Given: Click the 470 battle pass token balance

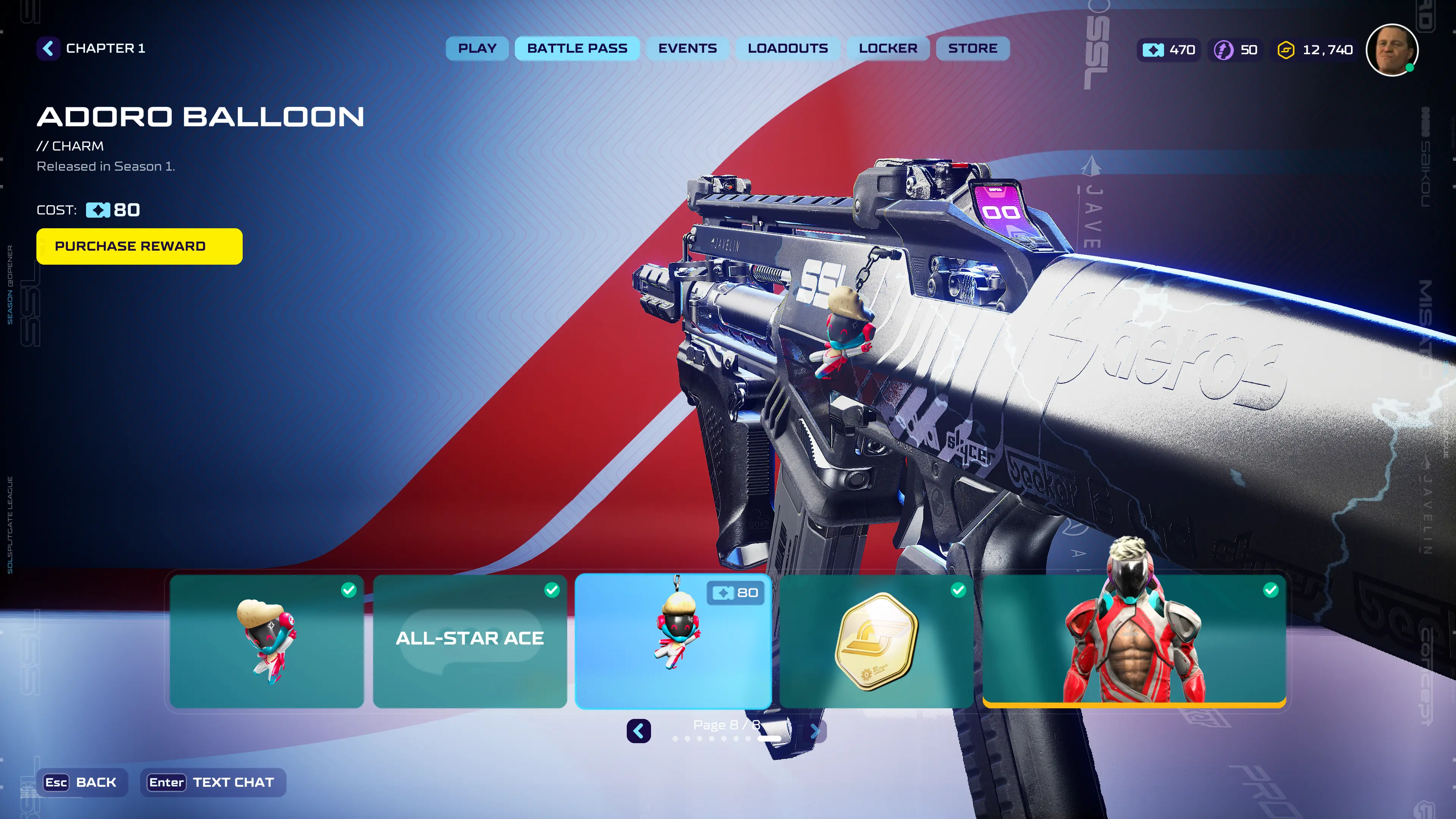Looking at the screenshot, I should pos(1169,50).
